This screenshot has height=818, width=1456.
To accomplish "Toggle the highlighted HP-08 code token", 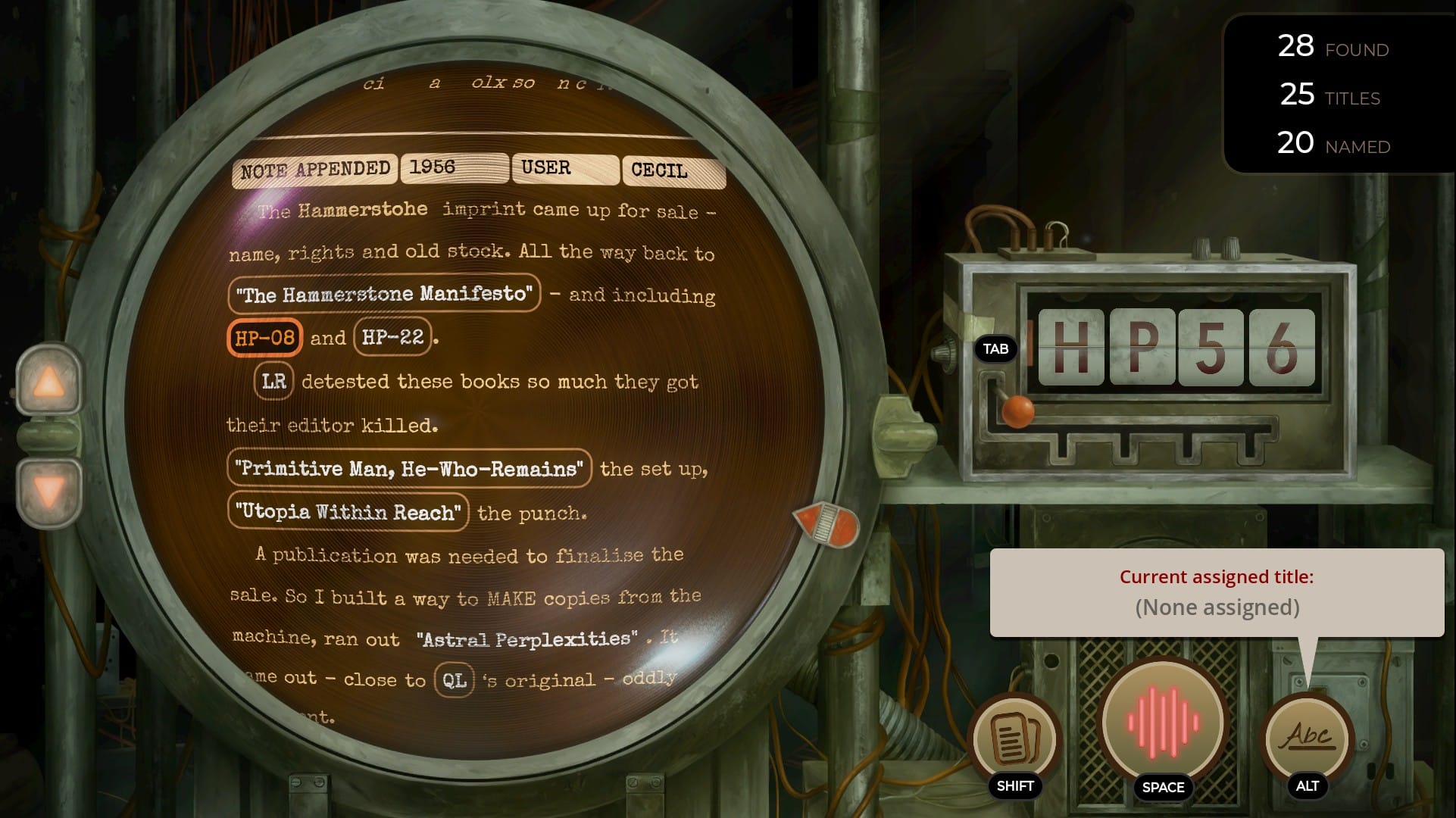I will click(x=266, y=337).
